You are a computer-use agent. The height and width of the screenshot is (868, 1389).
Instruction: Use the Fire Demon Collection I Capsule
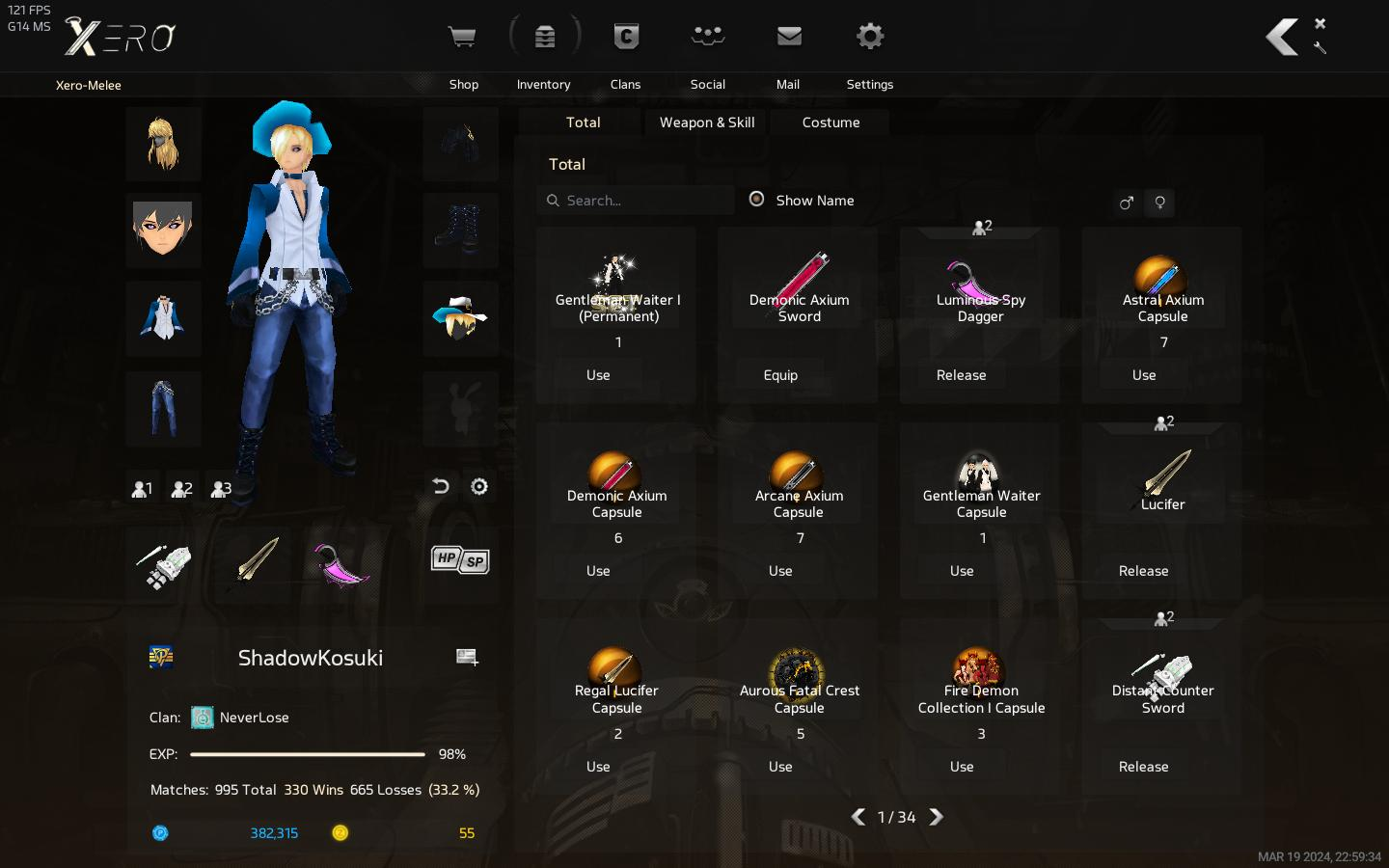[x=962, y=767]
